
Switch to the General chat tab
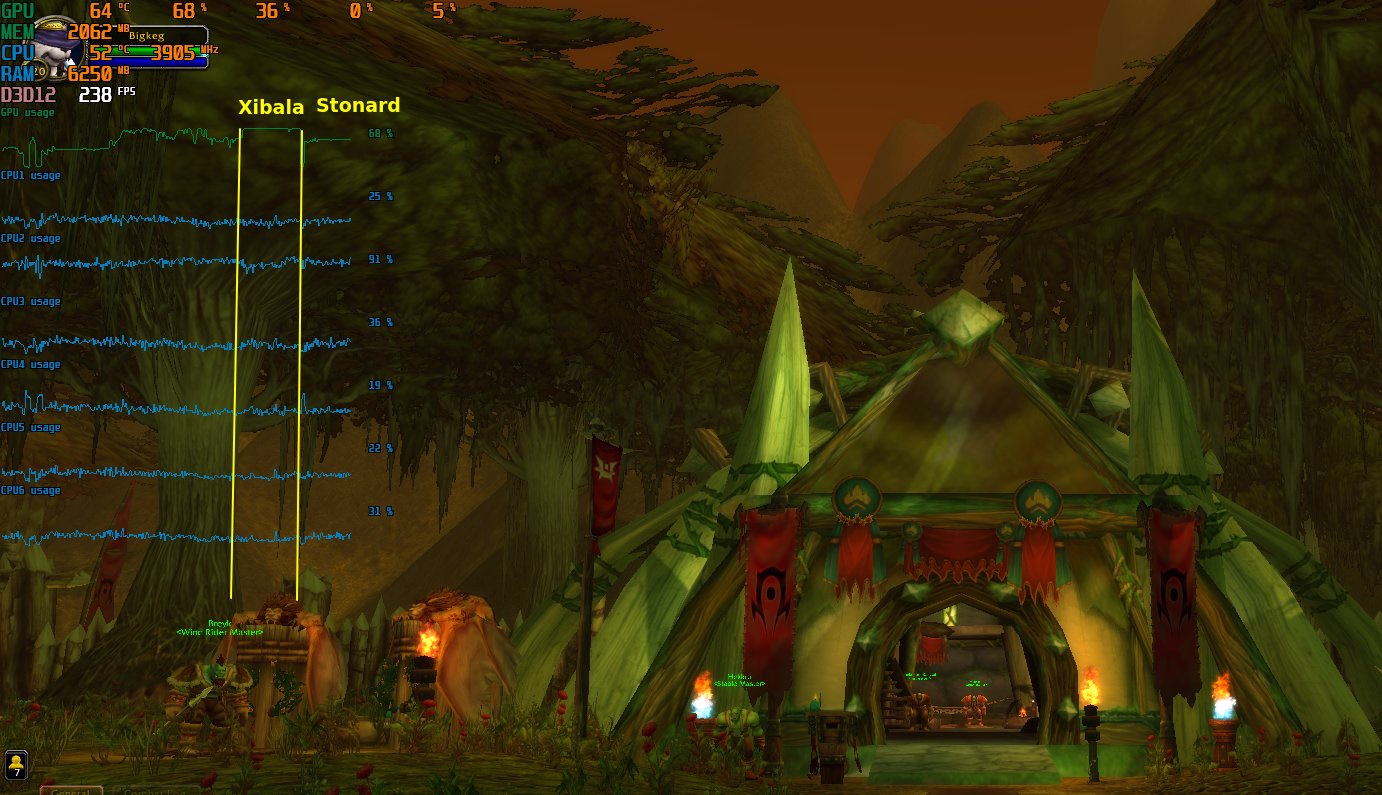tap(71, 791)
